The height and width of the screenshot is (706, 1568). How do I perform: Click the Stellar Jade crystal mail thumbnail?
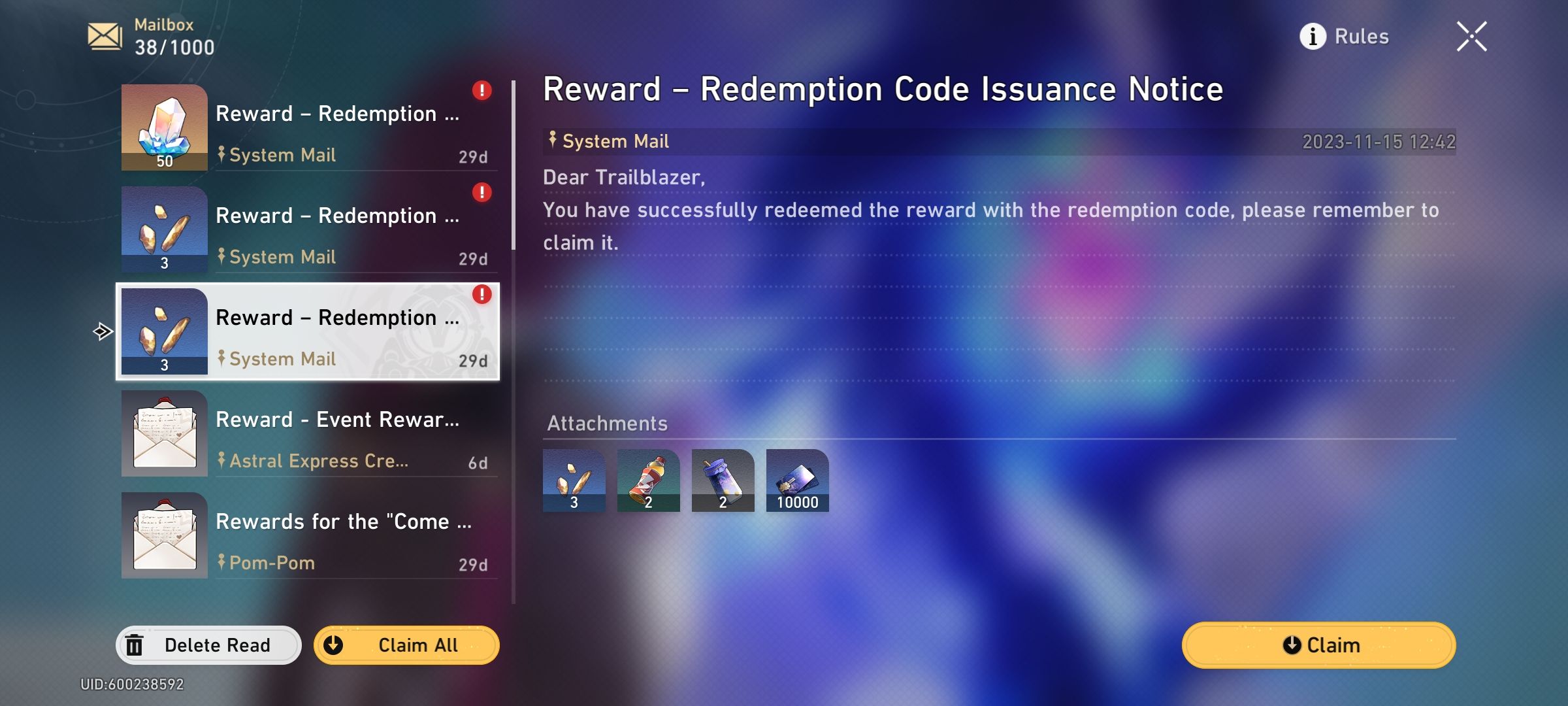pyautogui.click(x=163, y=126)
